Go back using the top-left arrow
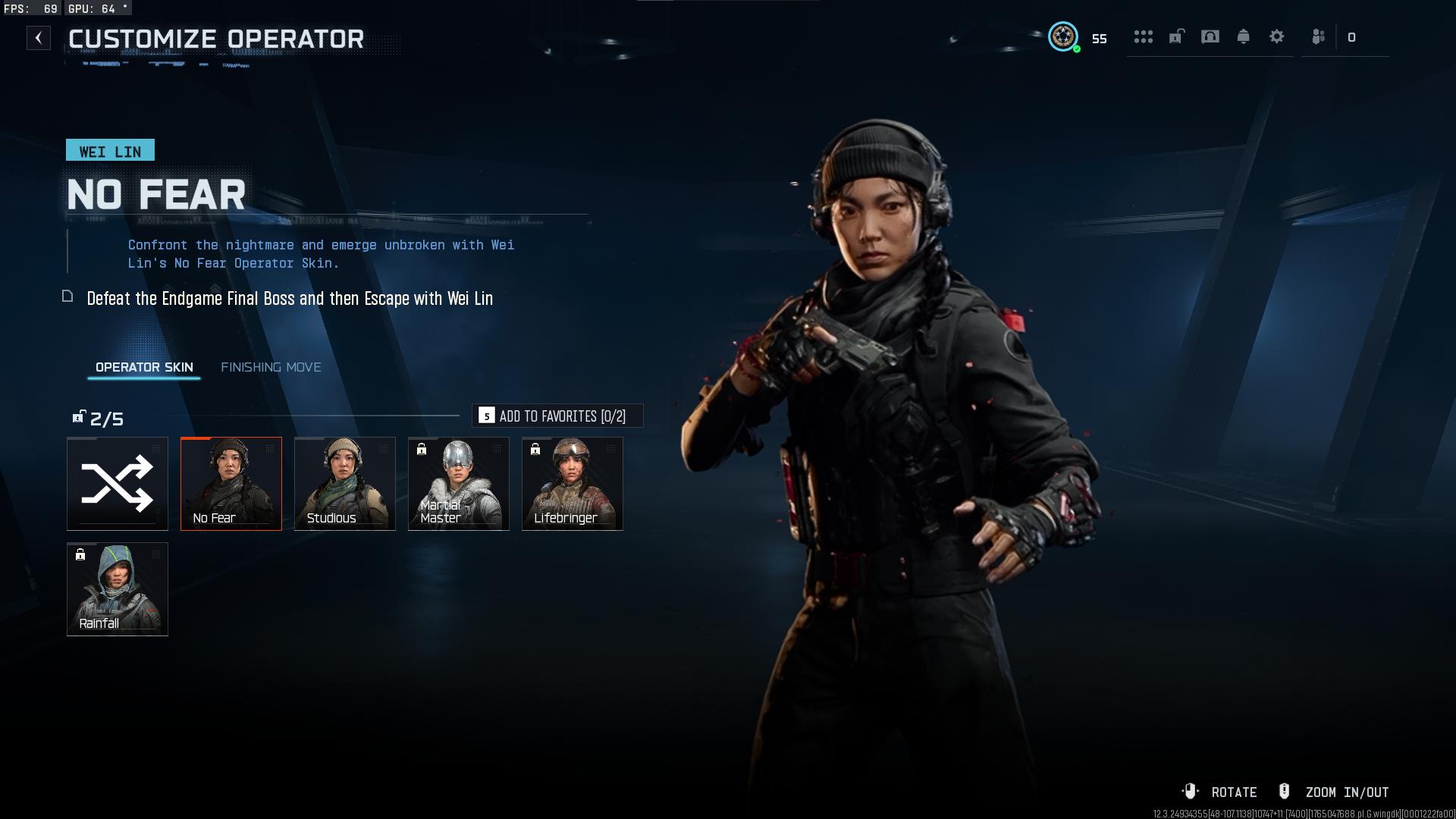1456x819 pixels. [x=39, y=38]
